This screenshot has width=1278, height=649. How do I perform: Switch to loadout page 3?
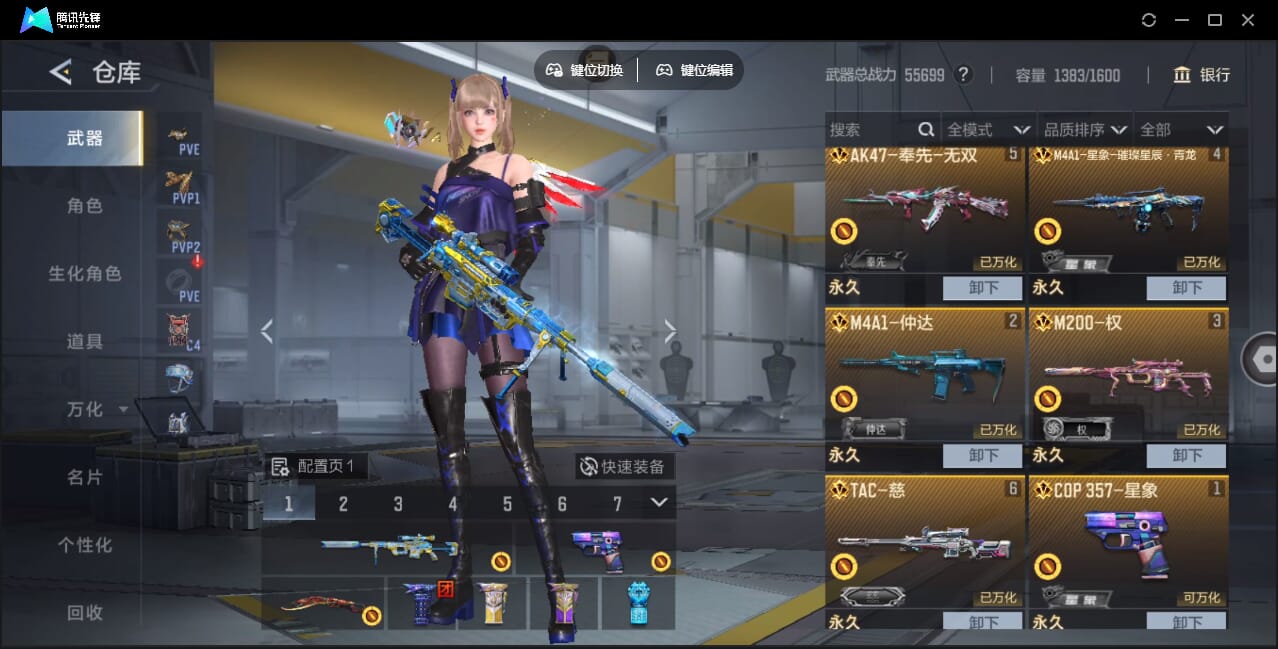point(398,504)
